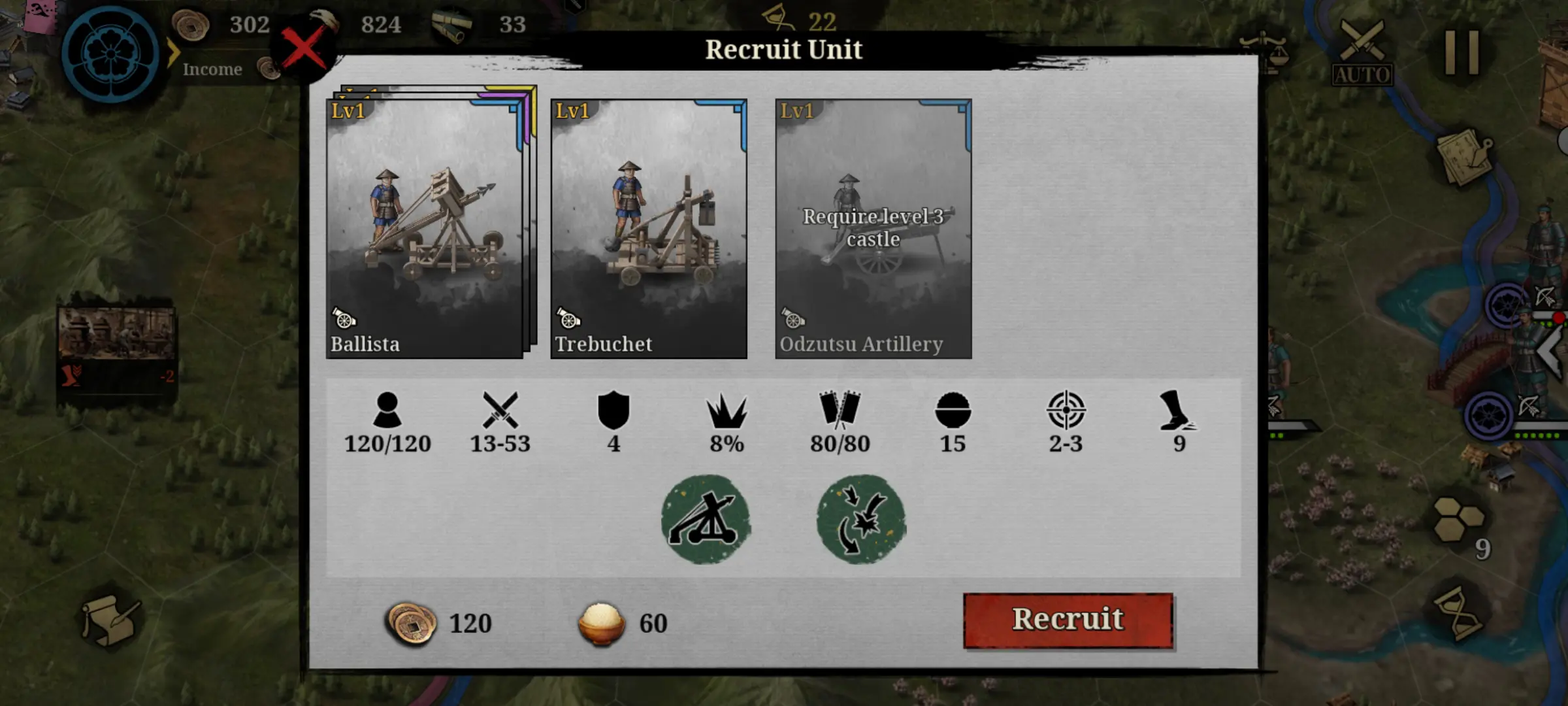Confirm with the red Recruit button

pyautogui.click(x=1068, y=620)
